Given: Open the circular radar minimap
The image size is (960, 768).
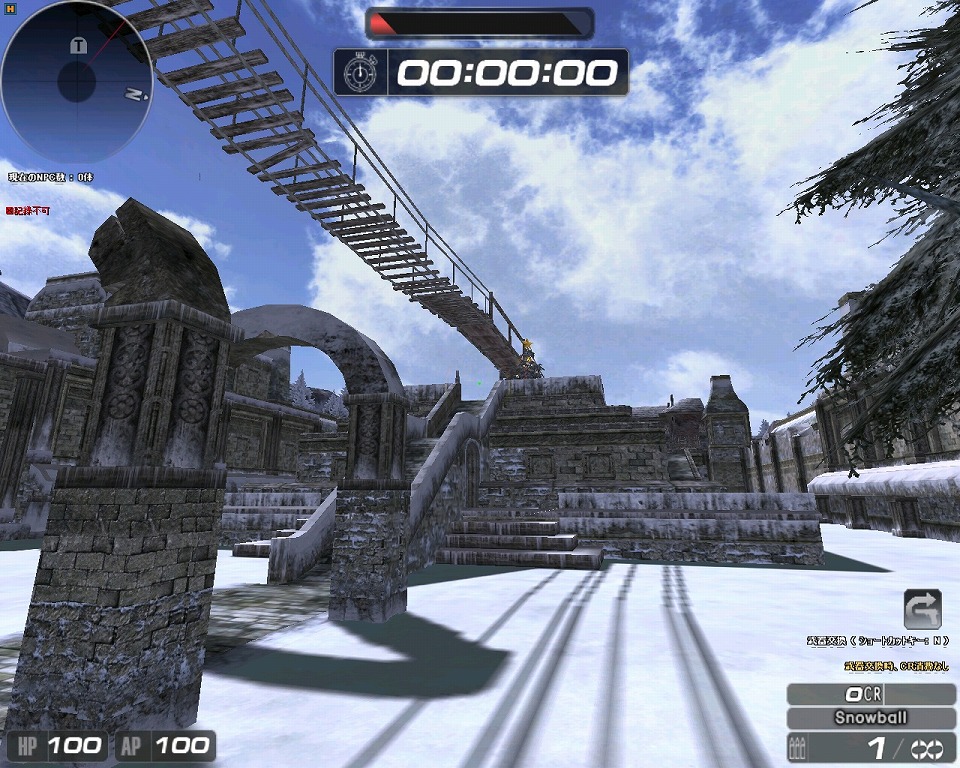Looking at the screenshot, I should click(x=76, y=82).
